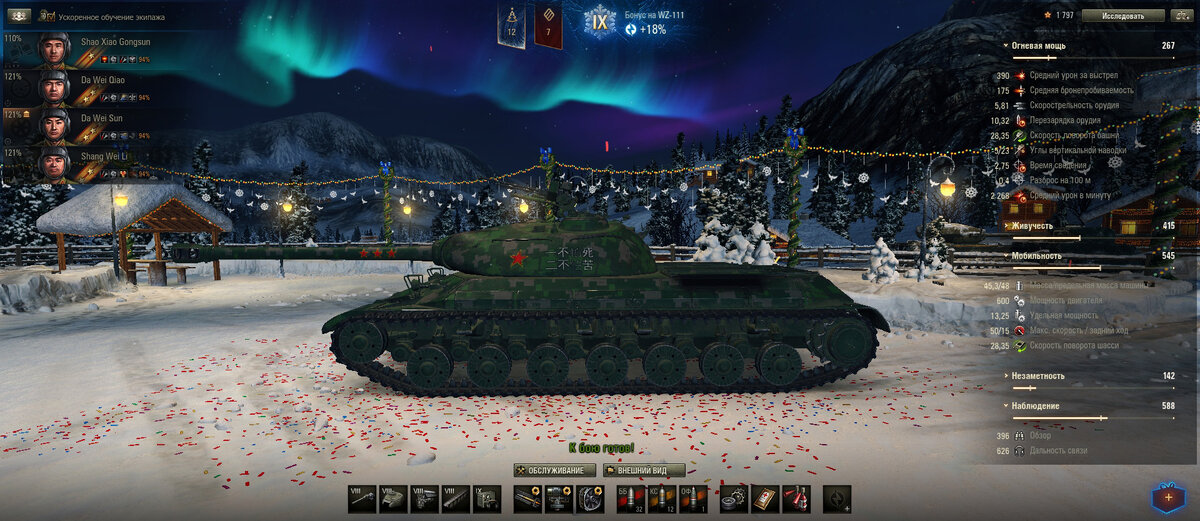Select the КС shell slot with 12 rounds
1200x521 pixels.
(x=660, y=498)
